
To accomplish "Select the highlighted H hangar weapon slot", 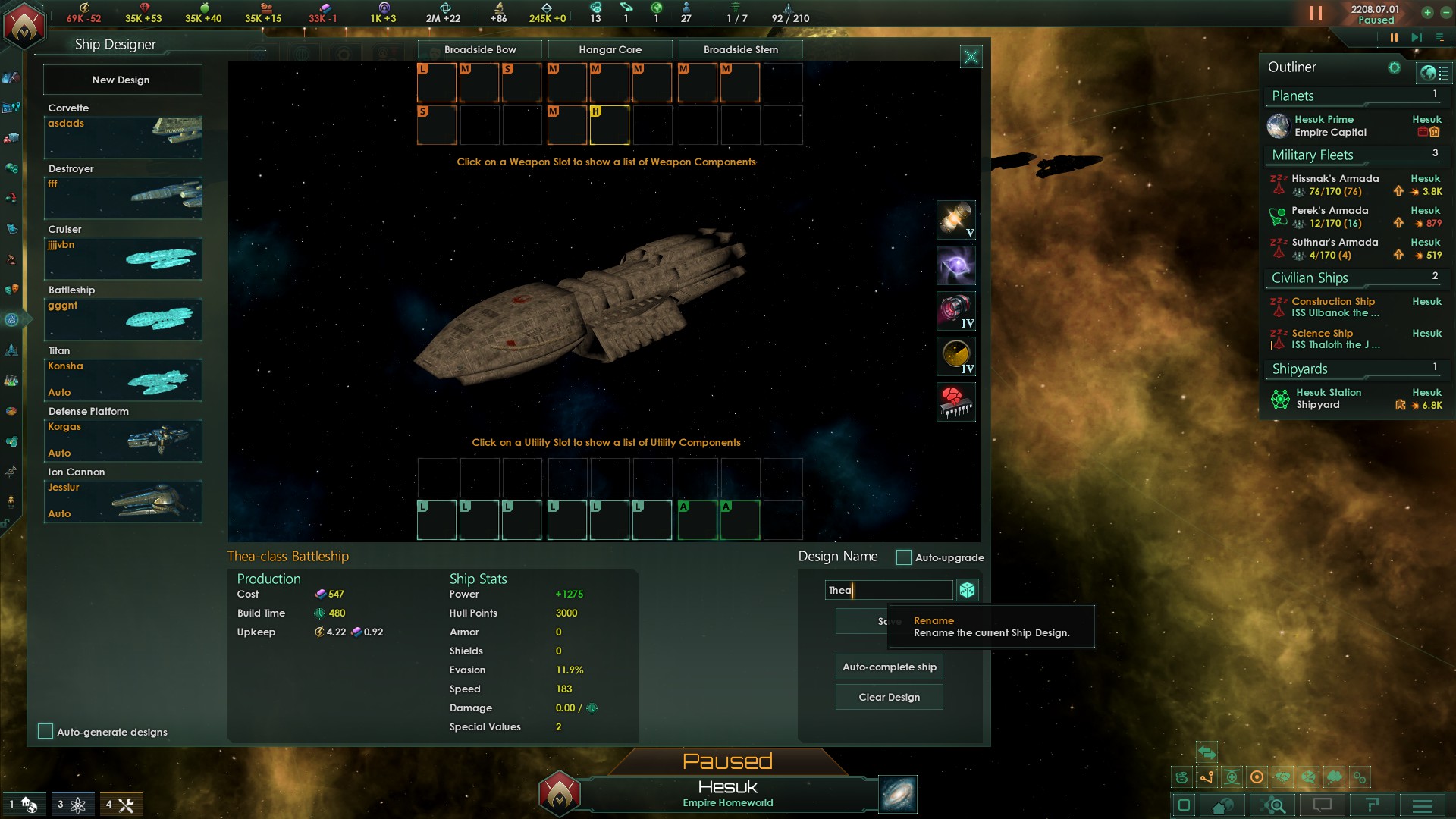I will pos(610,124).
